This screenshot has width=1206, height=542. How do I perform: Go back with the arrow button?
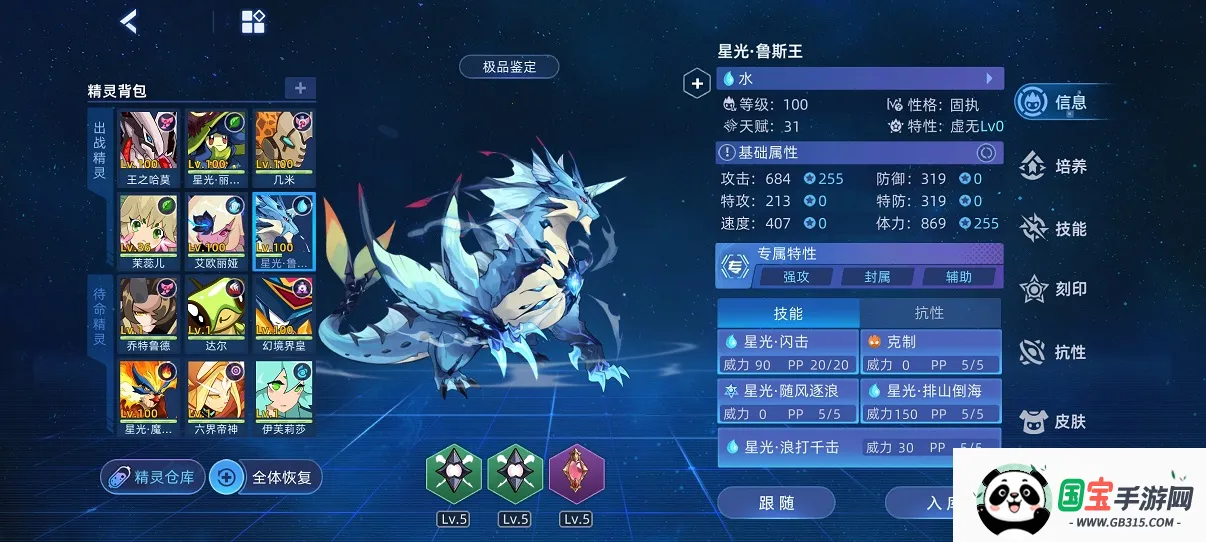coord(129,21)
